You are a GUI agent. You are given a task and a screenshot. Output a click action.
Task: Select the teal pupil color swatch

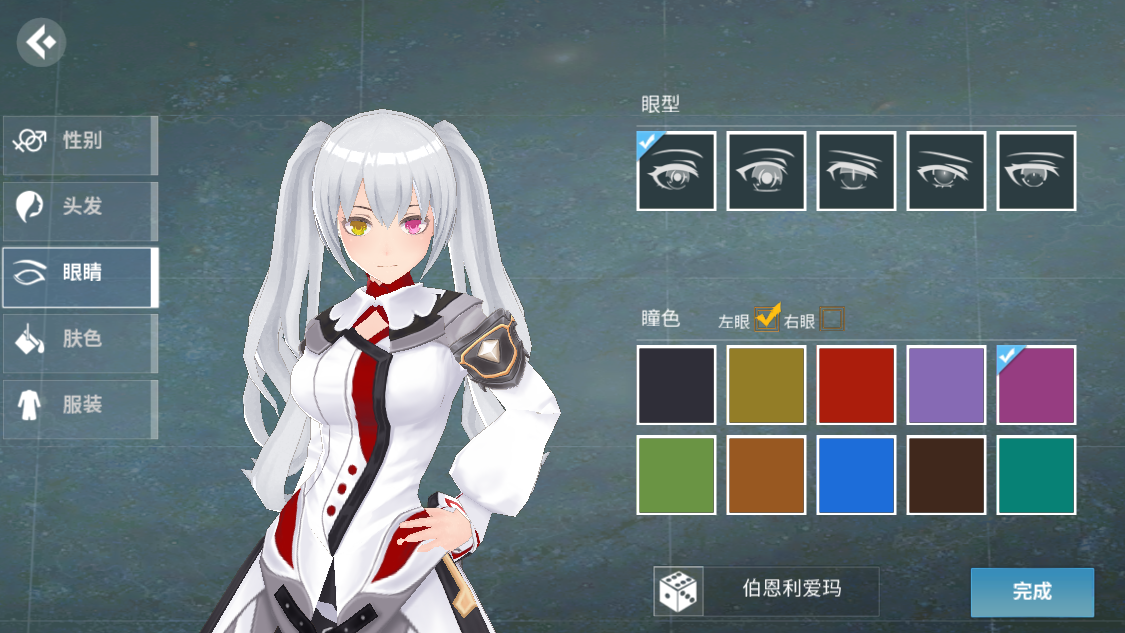click(x=1036, y=475)
